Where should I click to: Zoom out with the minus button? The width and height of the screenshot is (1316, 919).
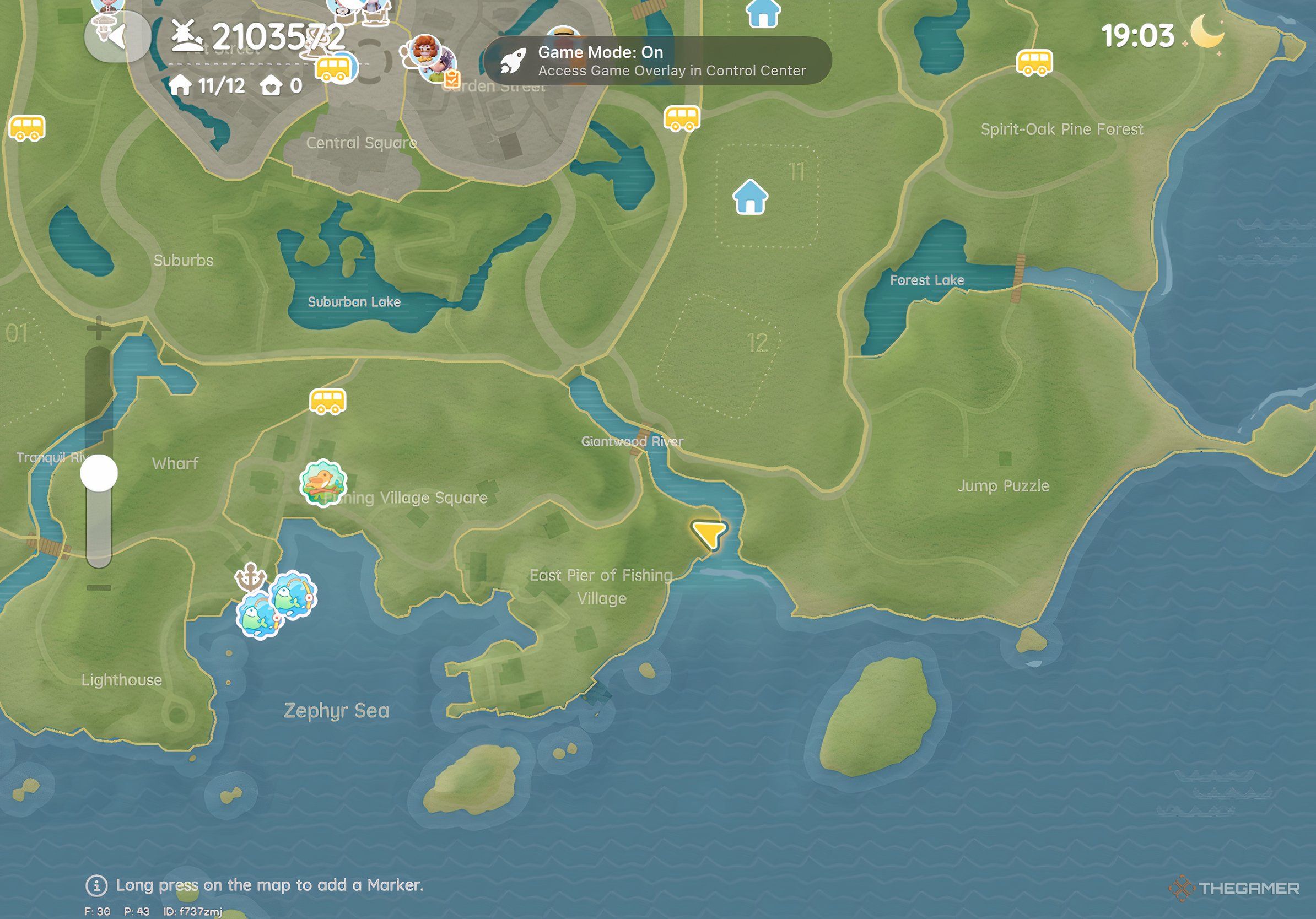click(x=99, y=587)
